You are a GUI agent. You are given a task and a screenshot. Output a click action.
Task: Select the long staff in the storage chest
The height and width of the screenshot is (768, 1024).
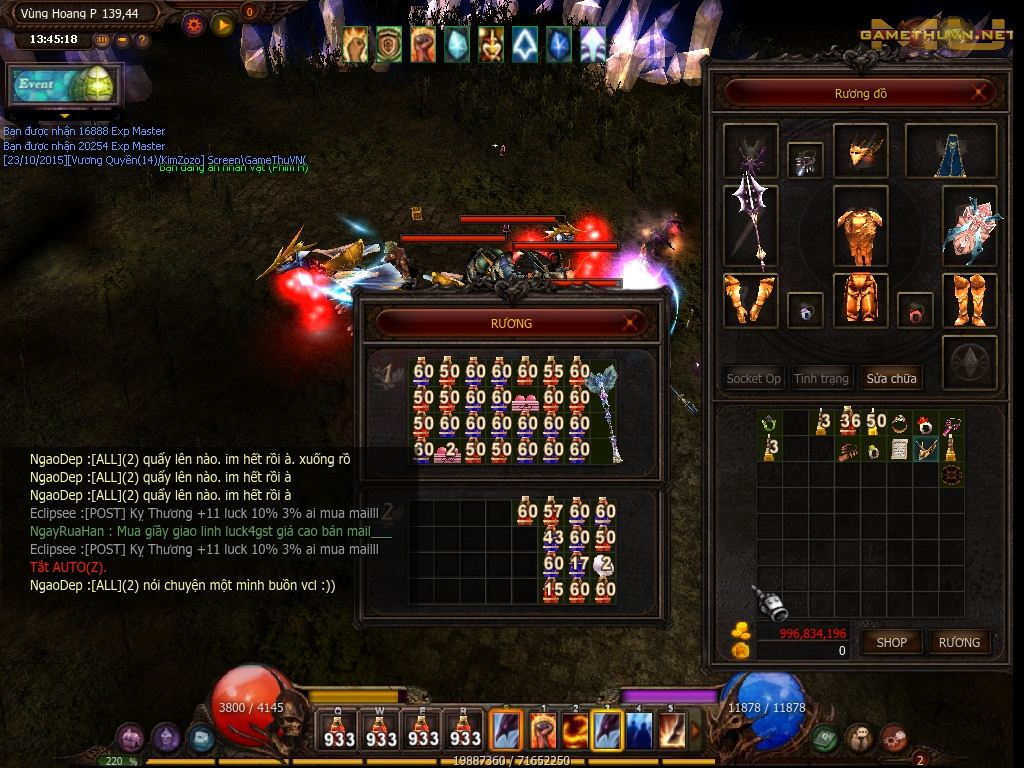tap(606, 412)
